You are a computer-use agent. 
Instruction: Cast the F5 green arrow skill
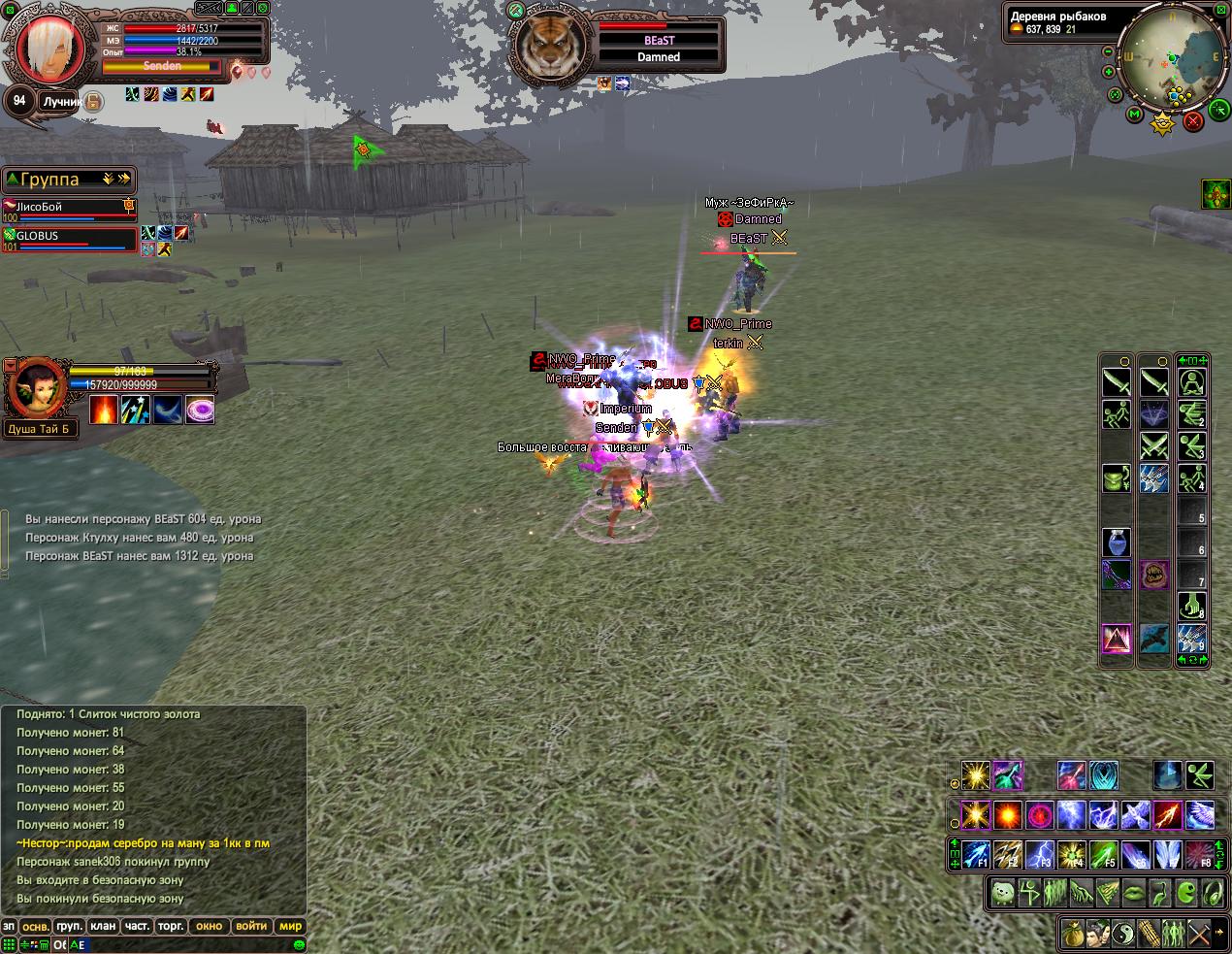[1103, 855]
